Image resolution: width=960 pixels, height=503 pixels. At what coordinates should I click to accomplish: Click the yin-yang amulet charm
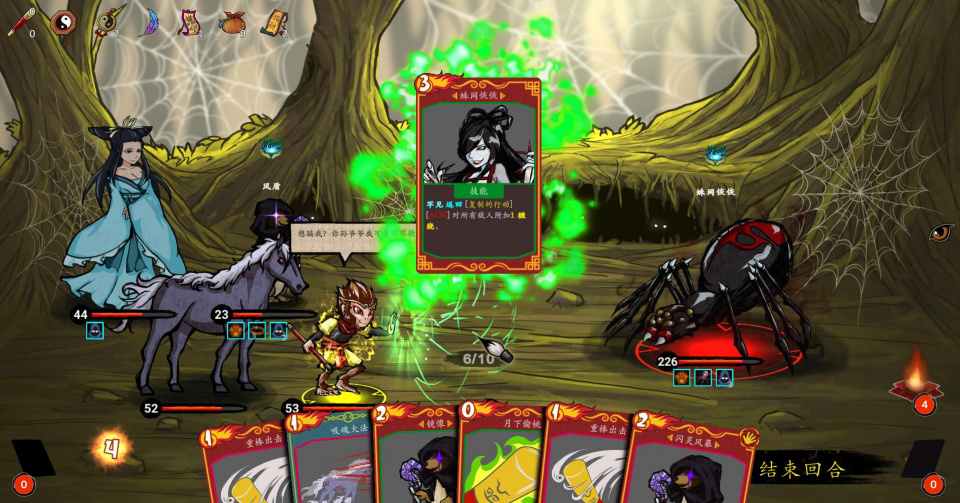click(106, 21)
